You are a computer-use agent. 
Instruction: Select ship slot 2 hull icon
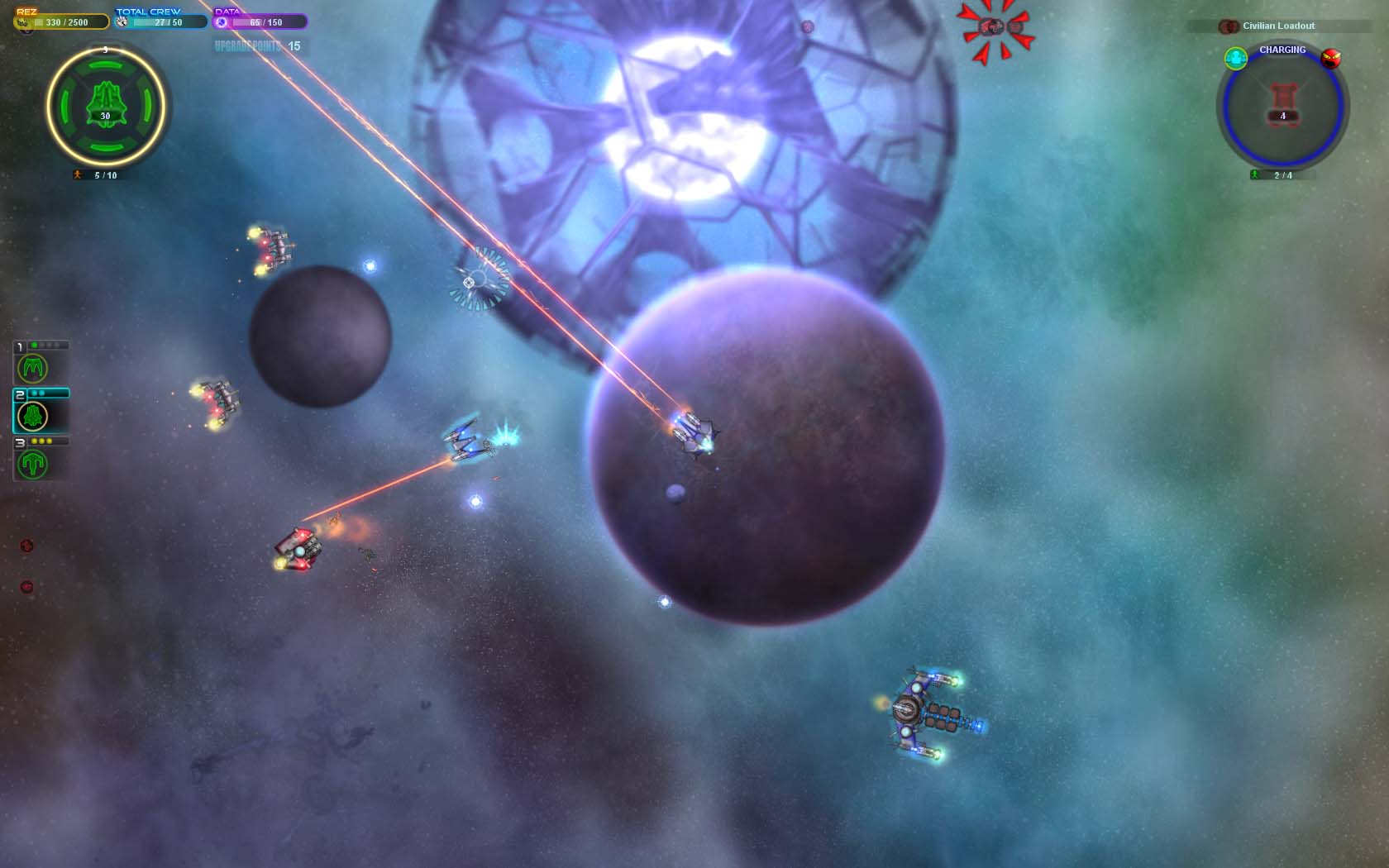(x=32, y=415)
